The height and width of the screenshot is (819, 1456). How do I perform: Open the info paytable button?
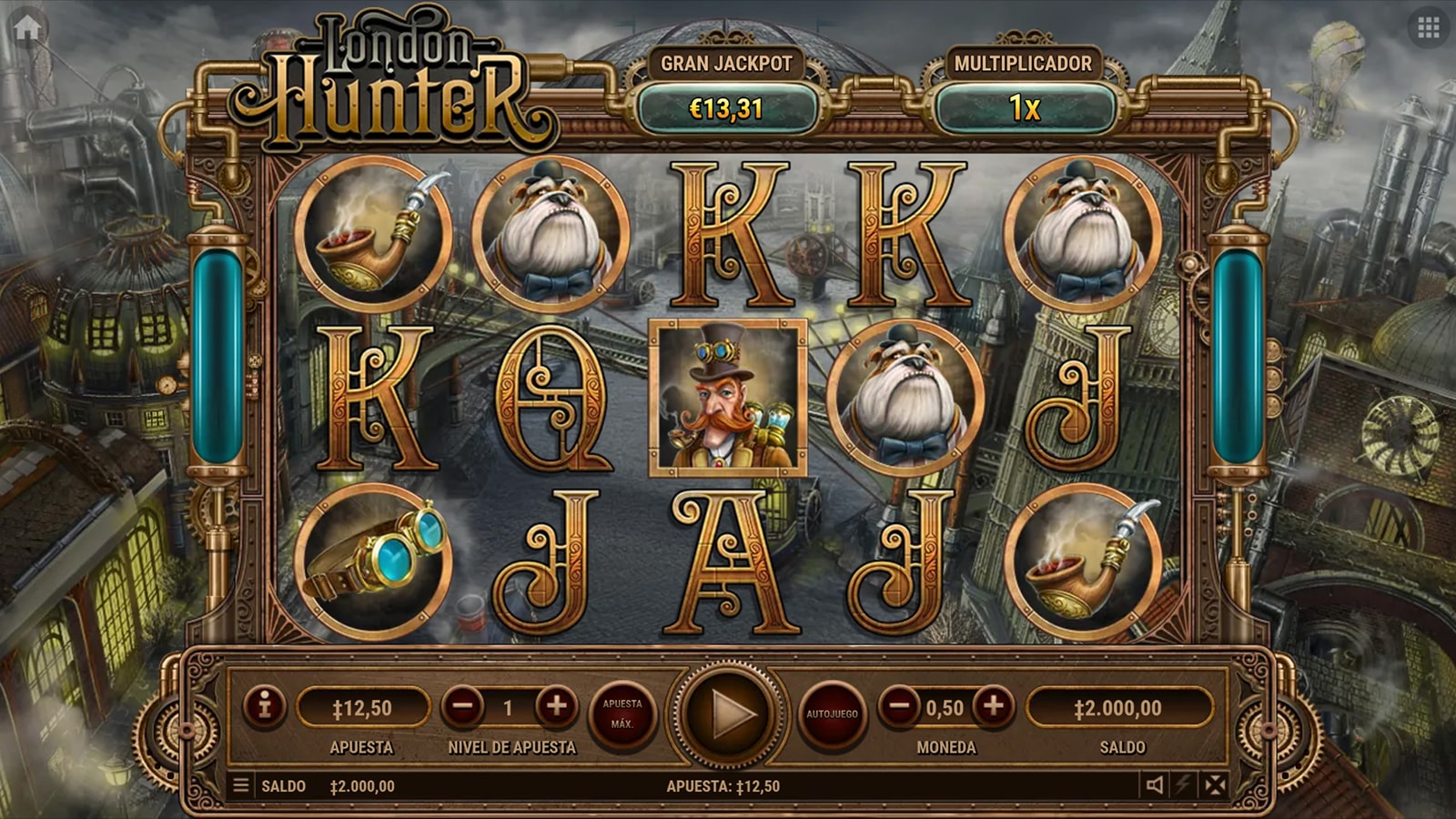pos(265,706)
